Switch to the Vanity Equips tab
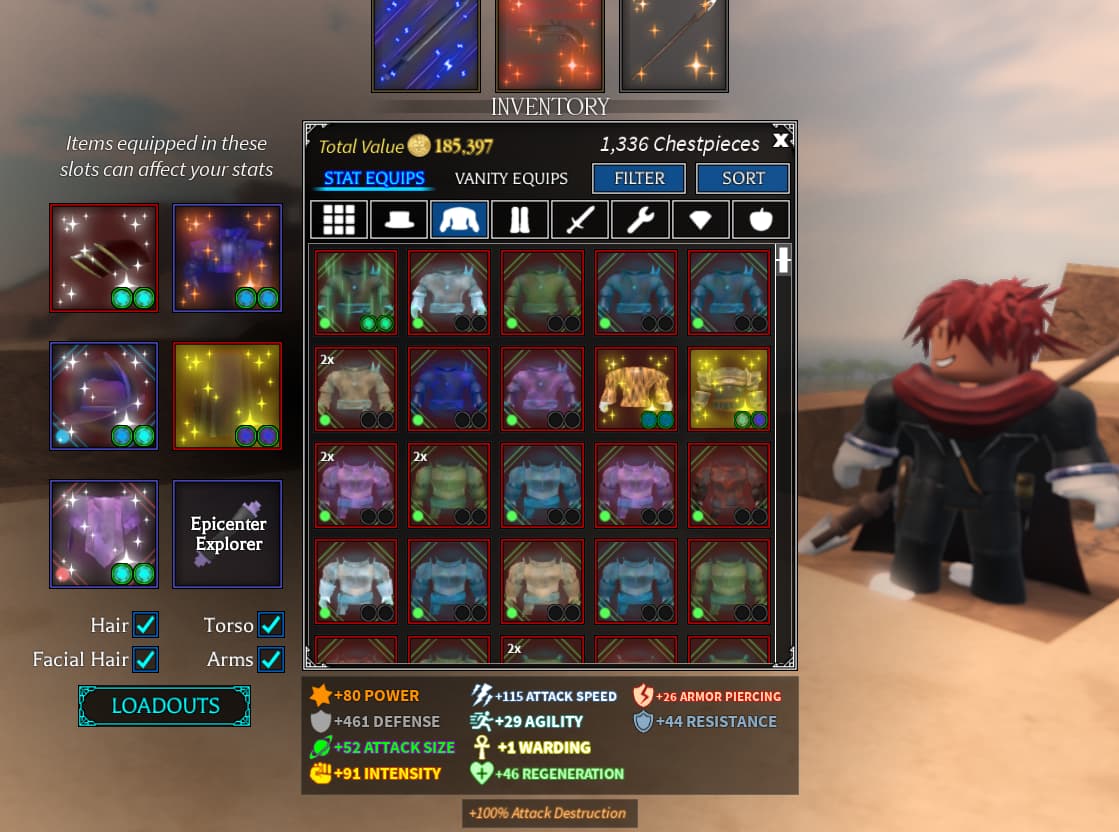1119x832 pixels. pos(511,178)
